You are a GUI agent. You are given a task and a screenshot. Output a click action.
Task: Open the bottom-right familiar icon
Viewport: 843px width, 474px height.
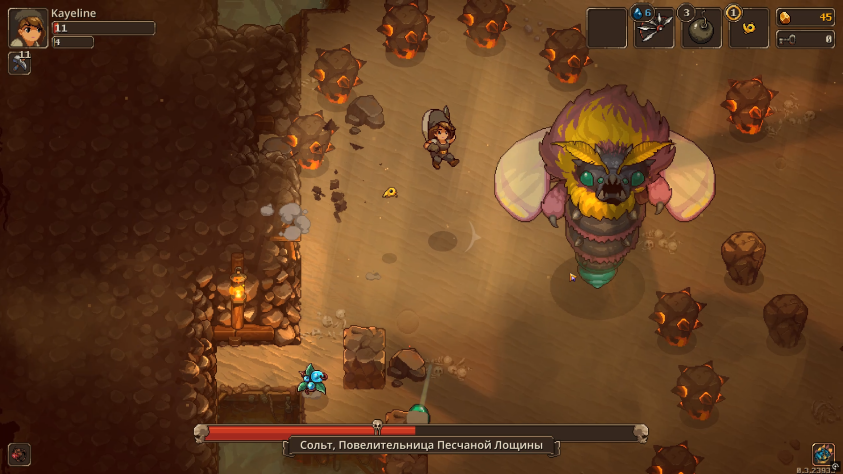[x=823, y=454]
